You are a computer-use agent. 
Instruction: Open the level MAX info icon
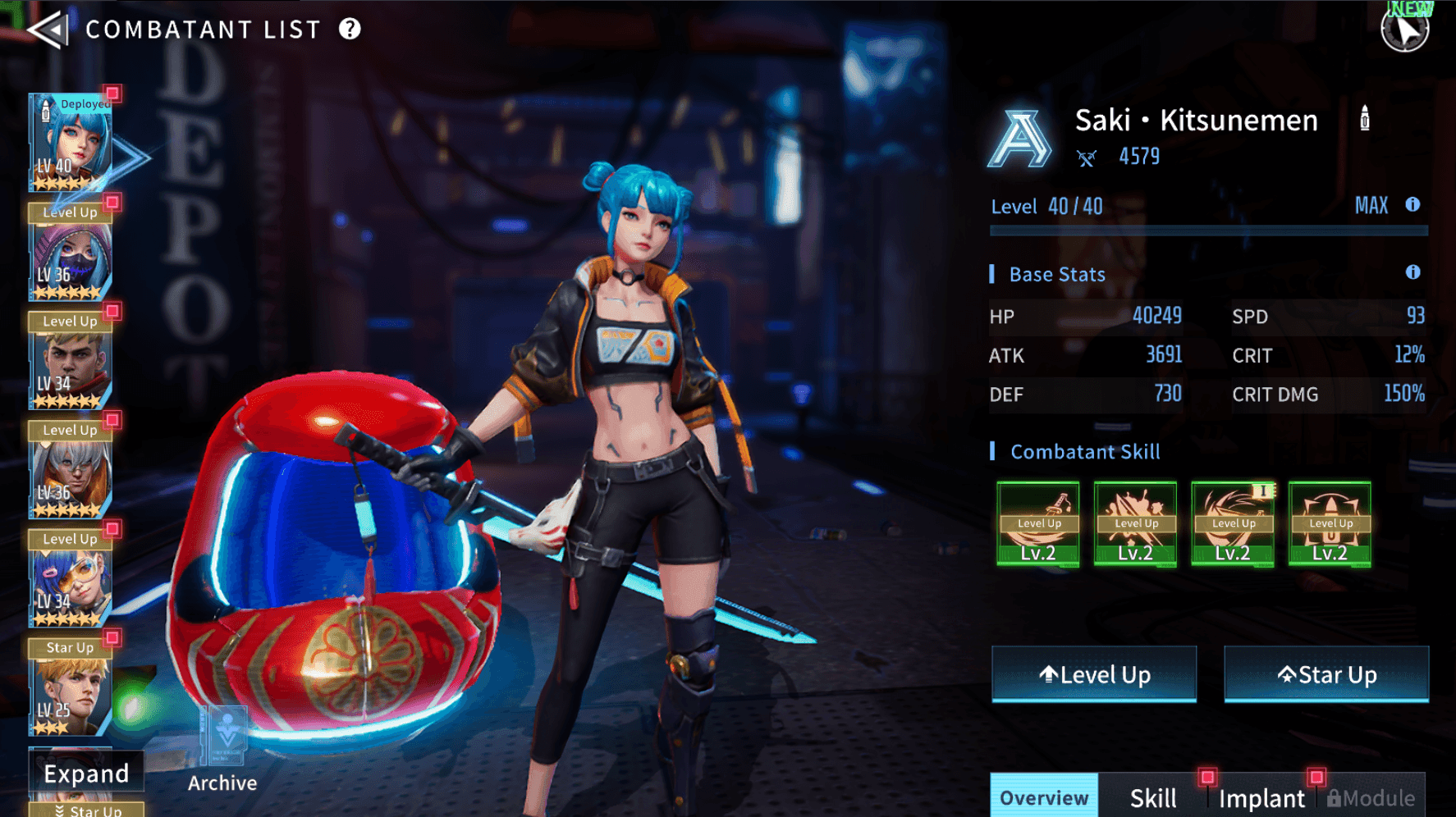[1413, 205]
